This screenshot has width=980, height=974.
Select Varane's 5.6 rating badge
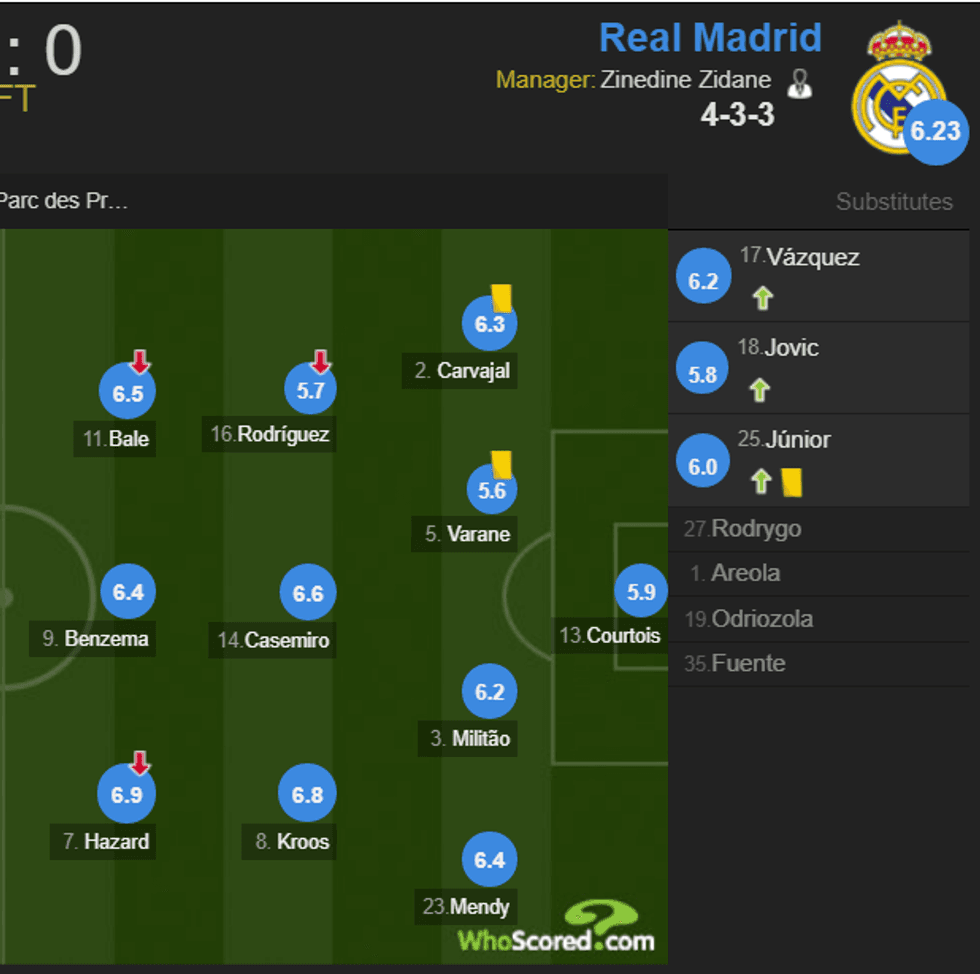pos(492,490)
